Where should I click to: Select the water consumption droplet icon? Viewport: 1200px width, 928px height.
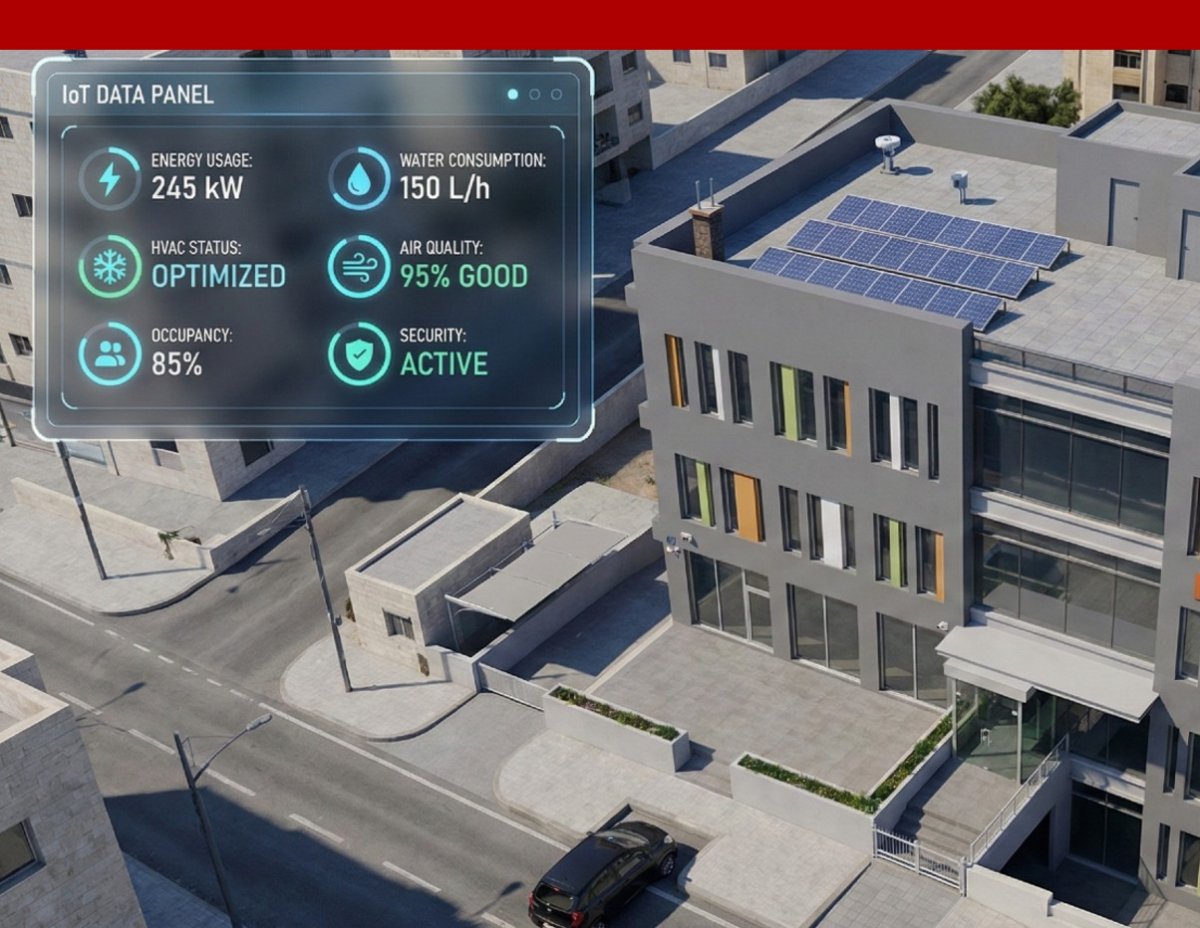point(359,179)
